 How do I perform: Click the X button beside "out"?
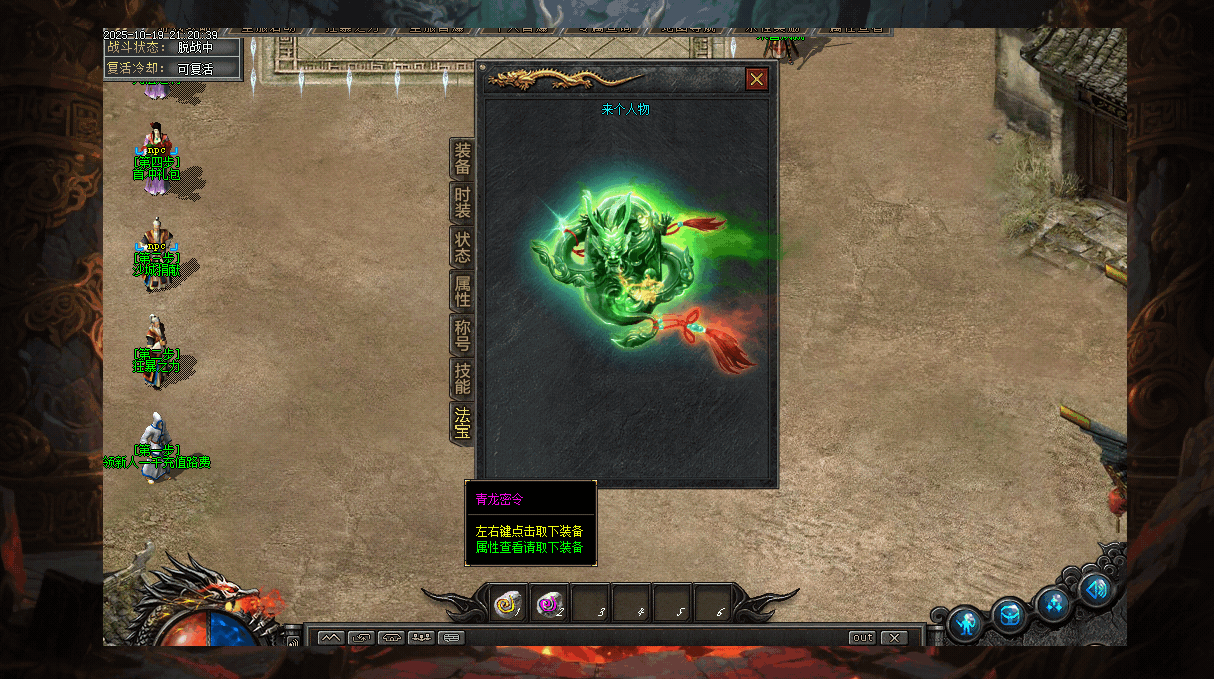(893, 637)
